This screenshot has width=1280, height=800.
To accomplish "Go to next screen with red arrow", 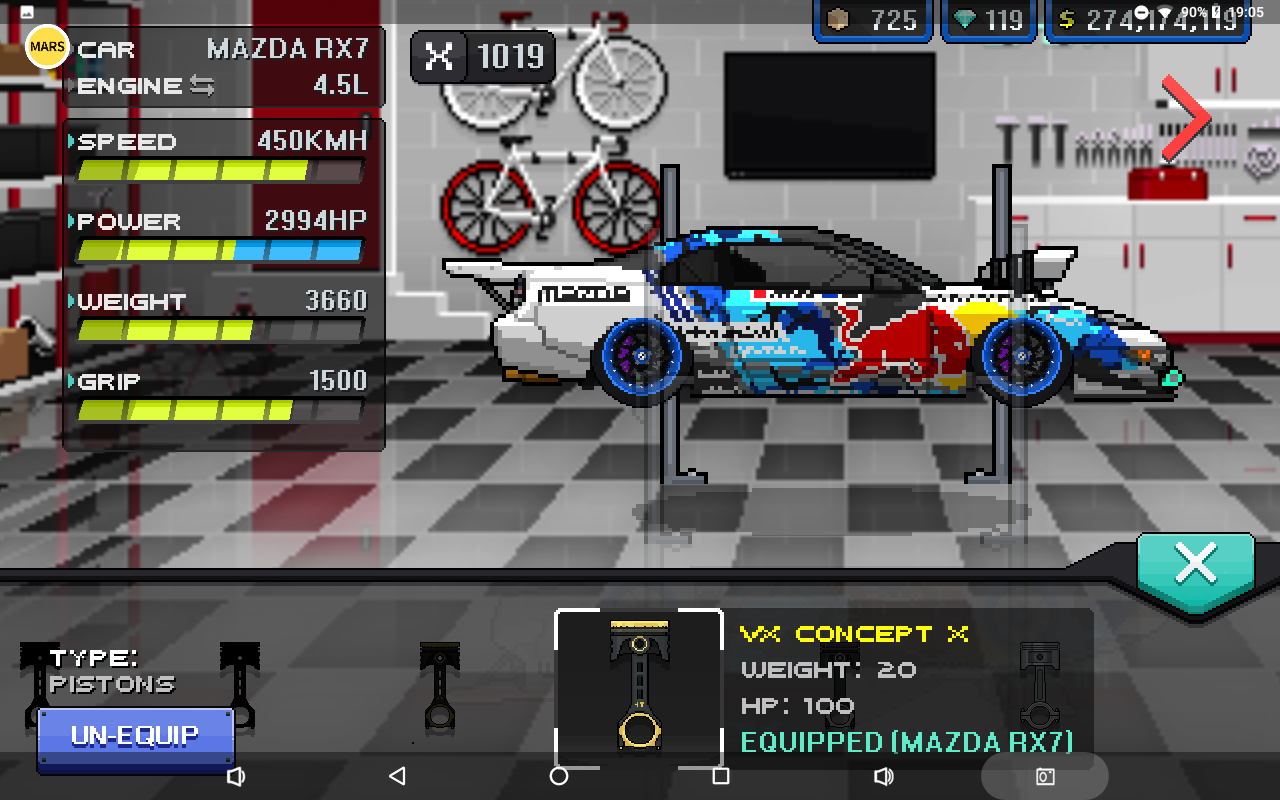I will coord(1187,117).
